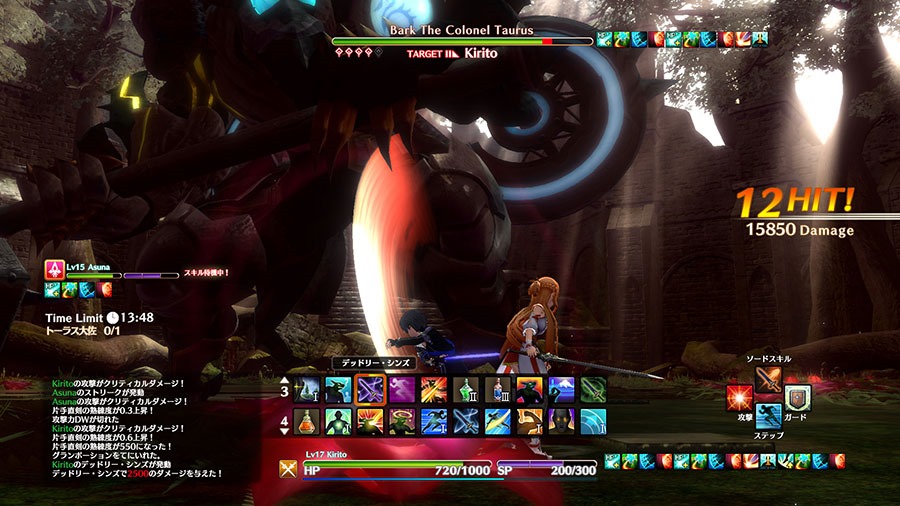
Task: Switch palette up with the arrow above 3
Action: tap(282, 379)
